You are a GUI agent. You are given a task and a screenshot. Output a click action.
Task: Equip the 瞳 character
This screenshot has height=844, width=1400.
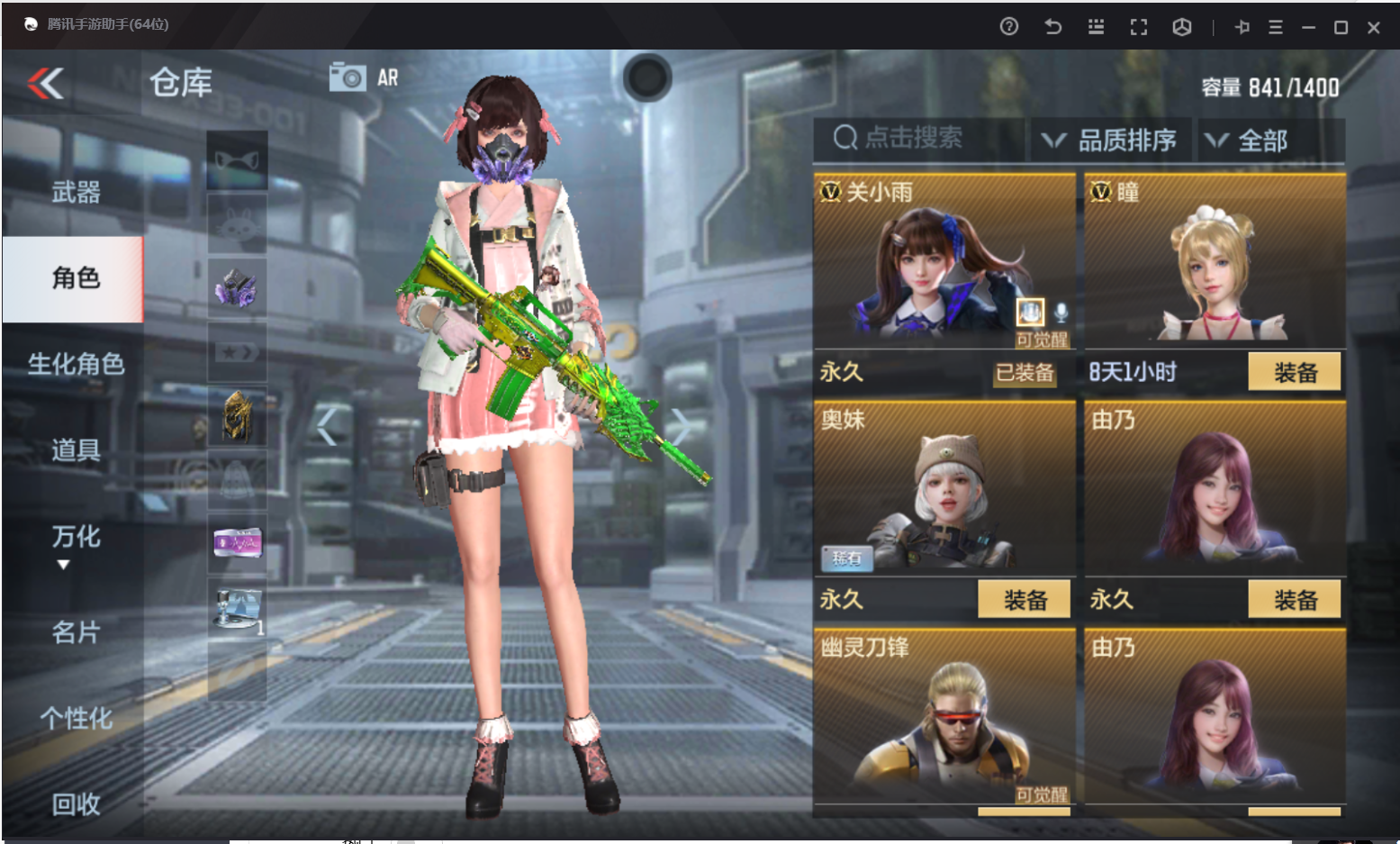1294,372
